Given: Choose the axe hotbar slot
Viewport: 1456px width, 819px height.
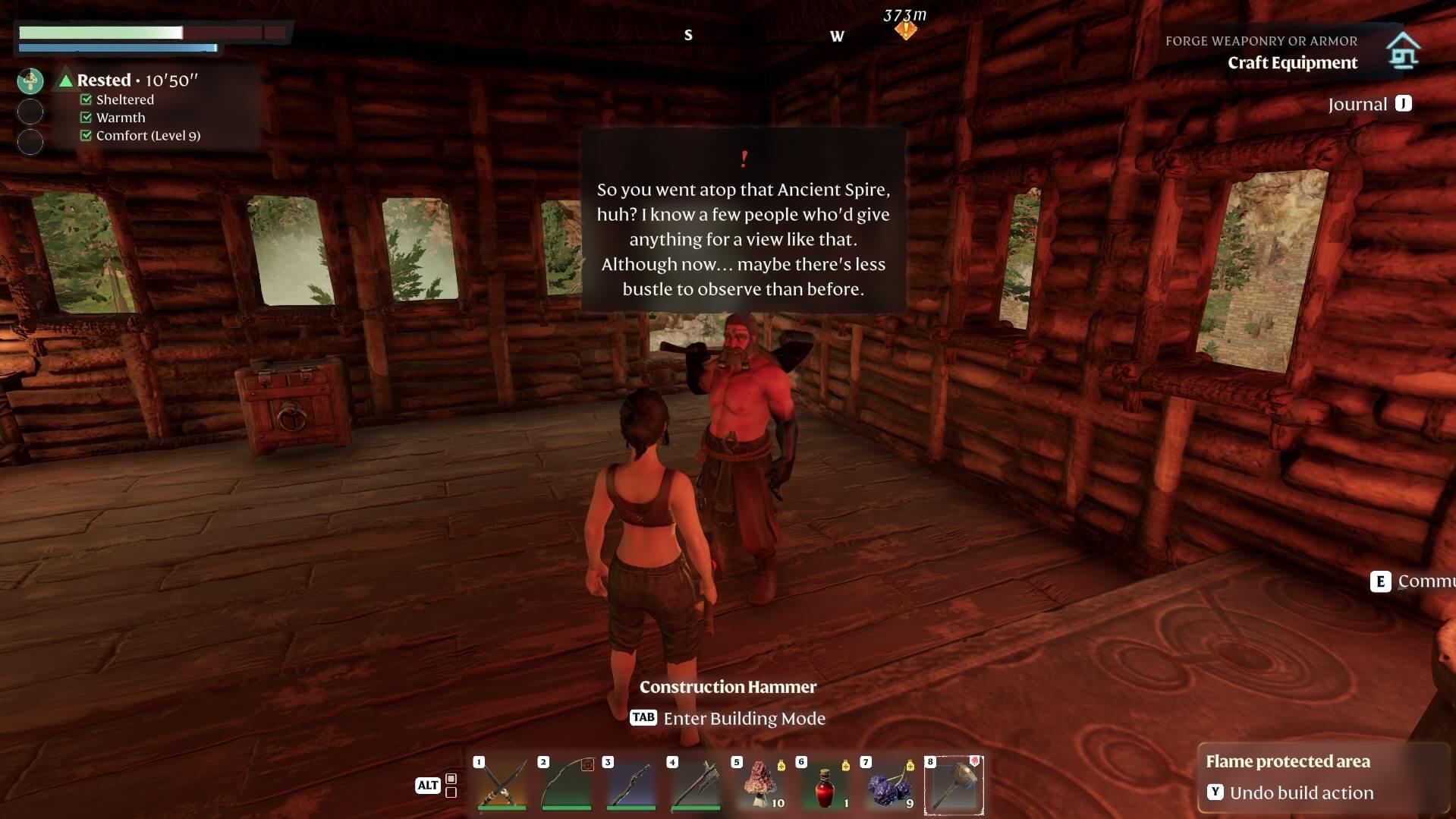Looking at the screenshot, I should [695, 786].
